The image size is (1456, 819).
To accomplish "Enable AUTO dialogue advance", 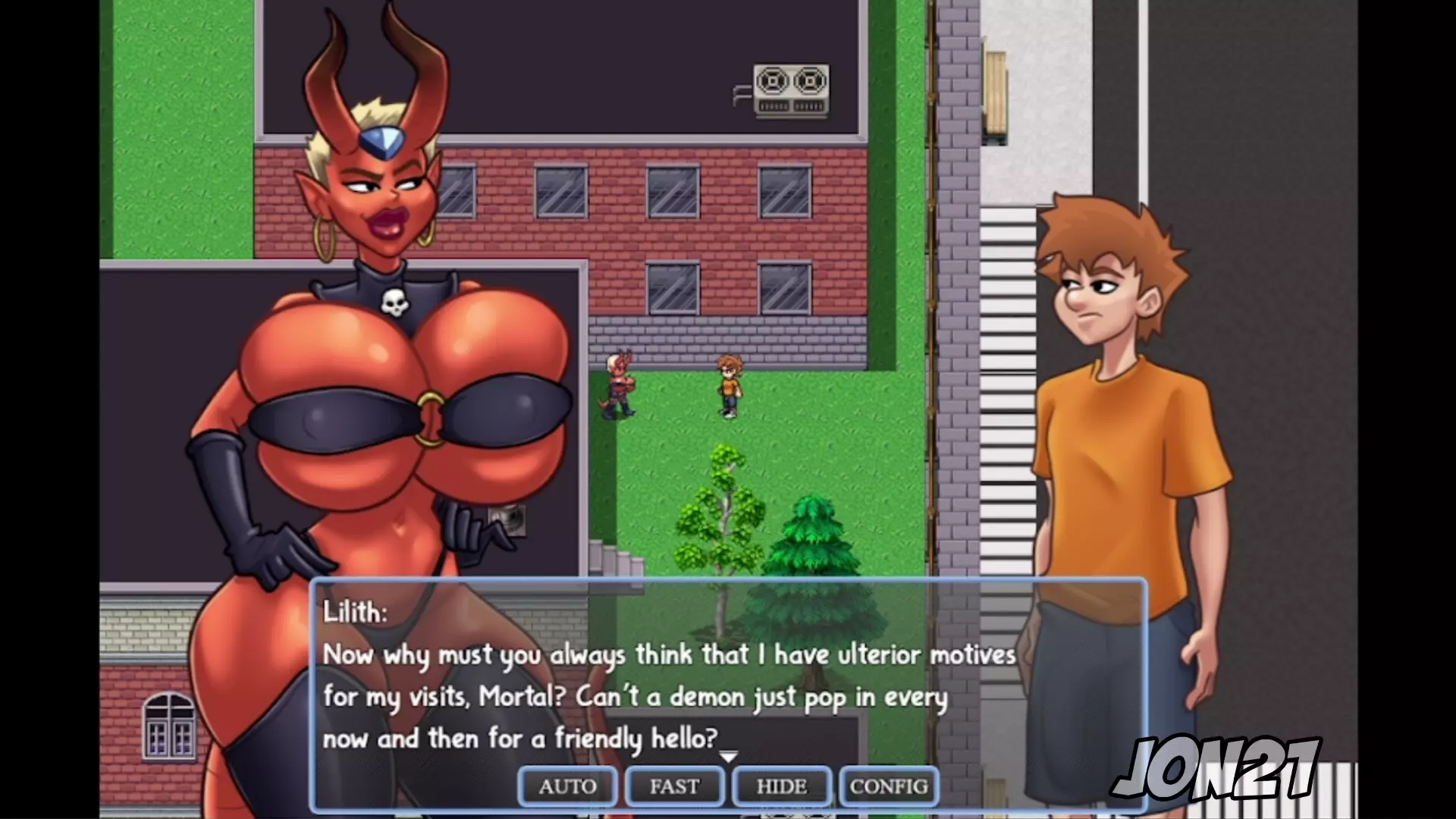I will [567, 786].
